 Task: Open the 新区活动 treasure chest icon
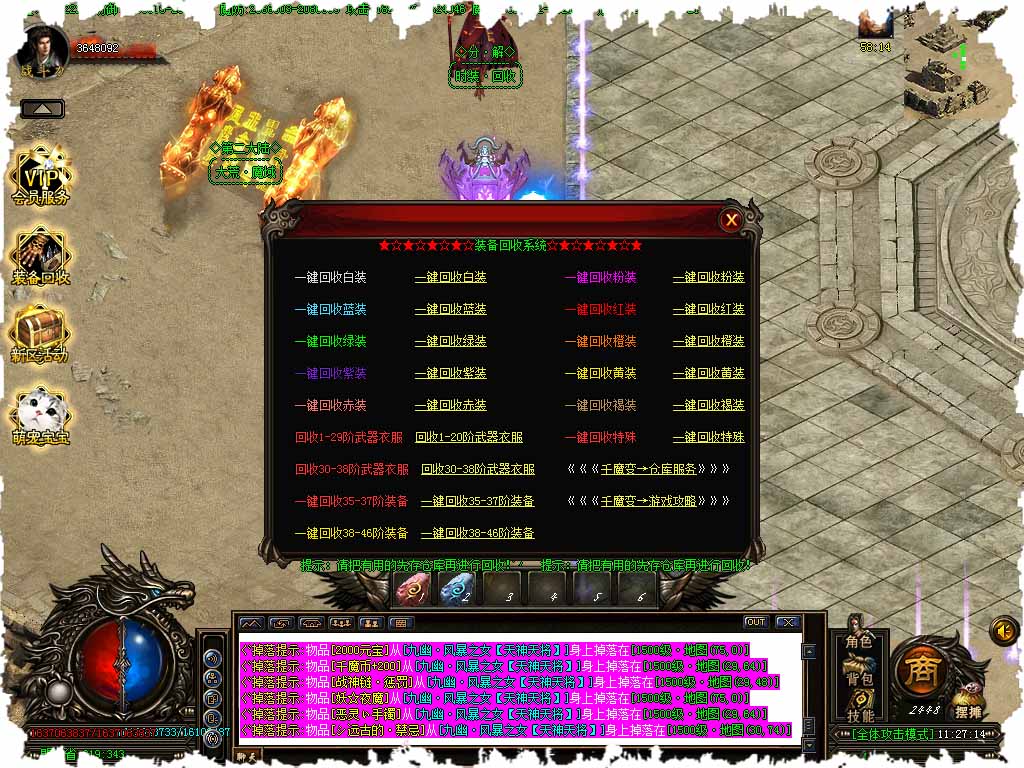(x=40, y=334)
